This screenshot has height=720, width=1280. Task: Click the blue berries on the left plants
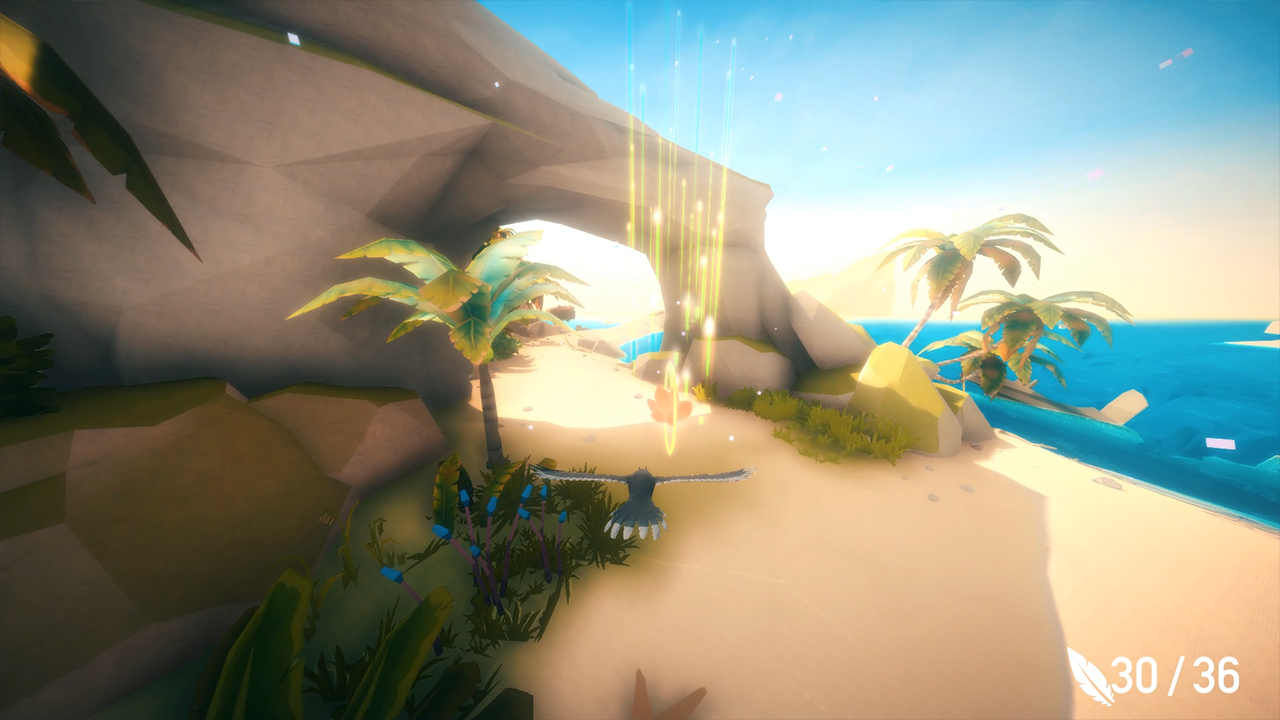470,510
